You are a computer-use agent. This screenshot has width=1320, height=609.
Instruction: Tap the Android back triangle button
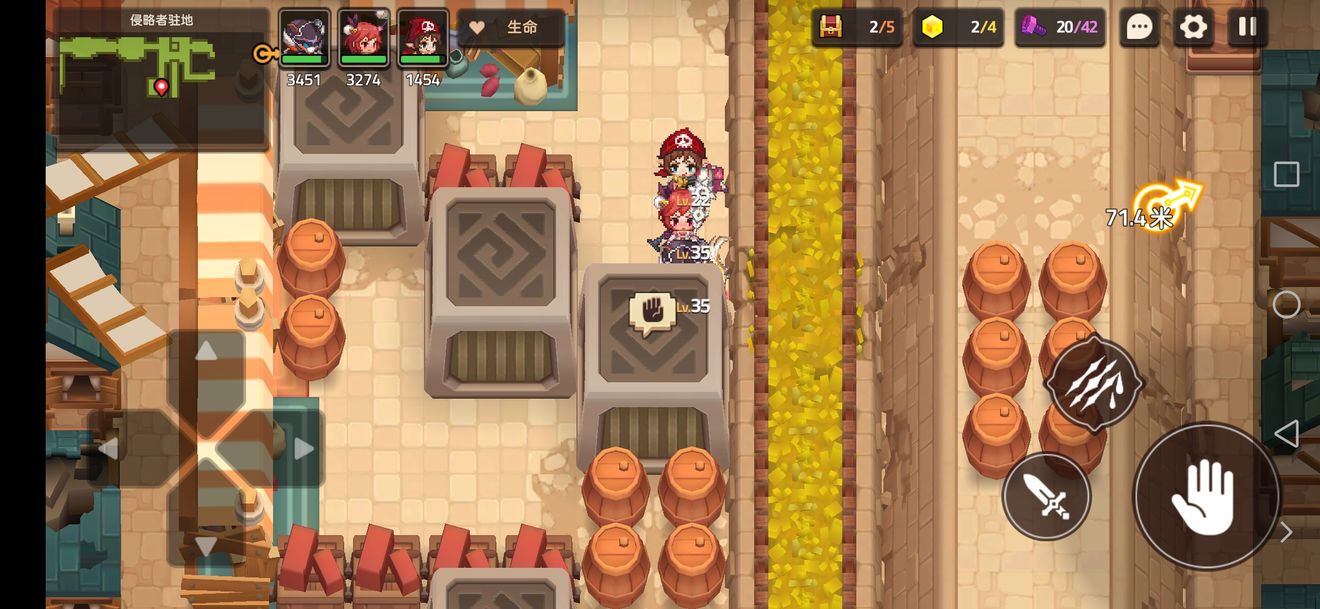coord(1286,434)
